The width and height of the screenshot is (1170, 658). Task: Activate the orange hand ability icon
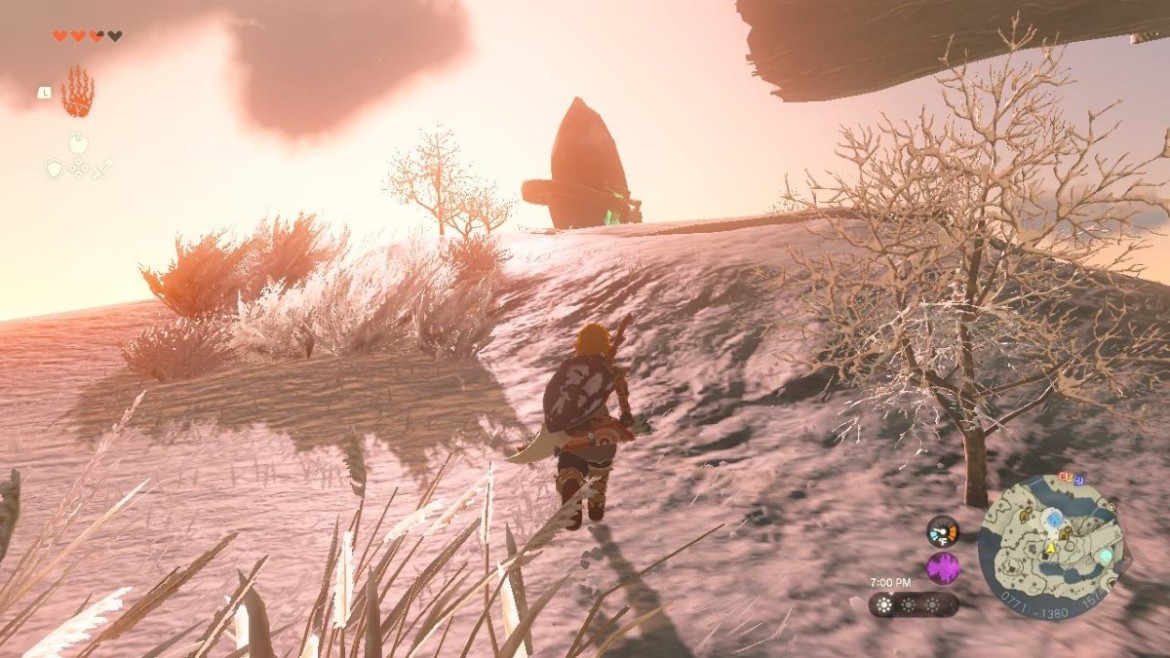[77, 92]
